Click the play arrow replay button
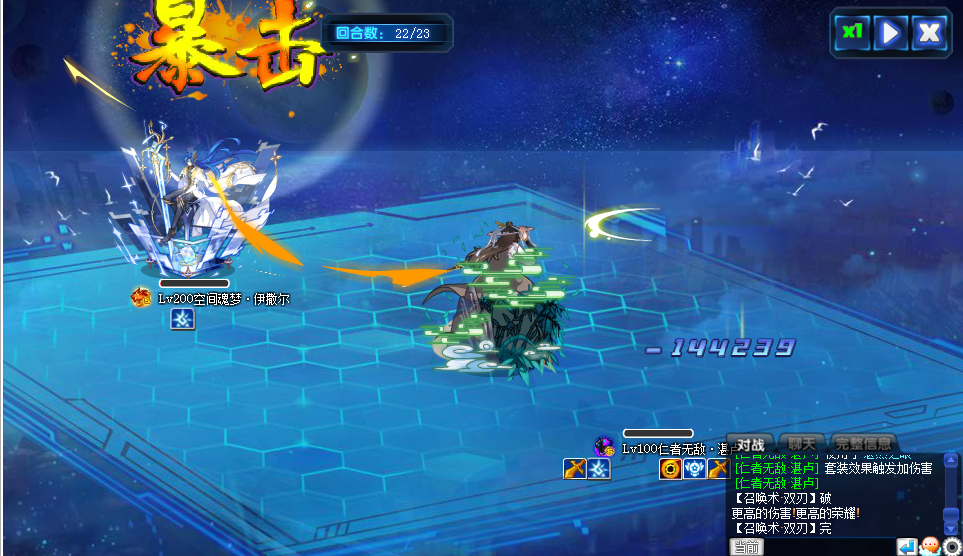The width and height of the screenshot is (963, 556). coord(889,33)
